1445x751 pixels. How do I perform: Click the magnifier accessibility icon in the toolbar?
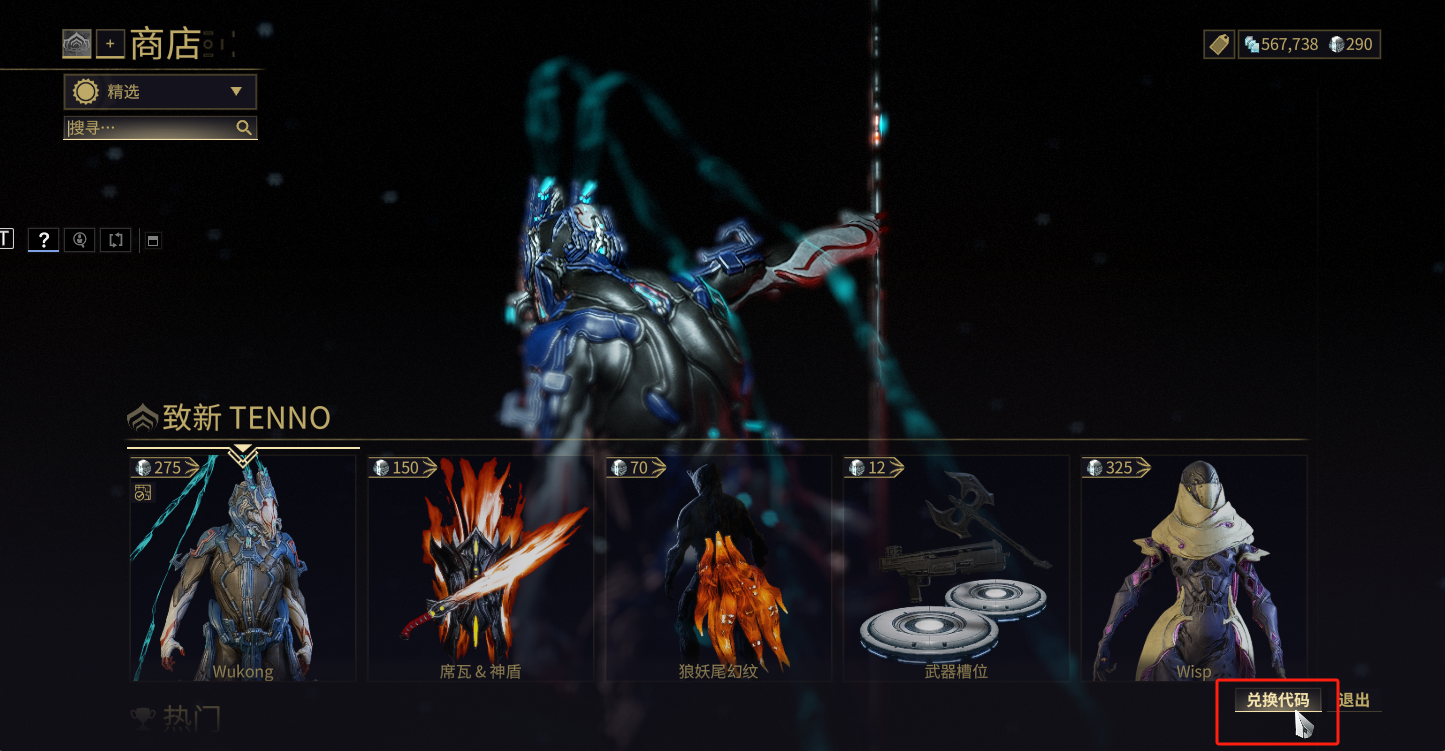(x=79, y=240)
